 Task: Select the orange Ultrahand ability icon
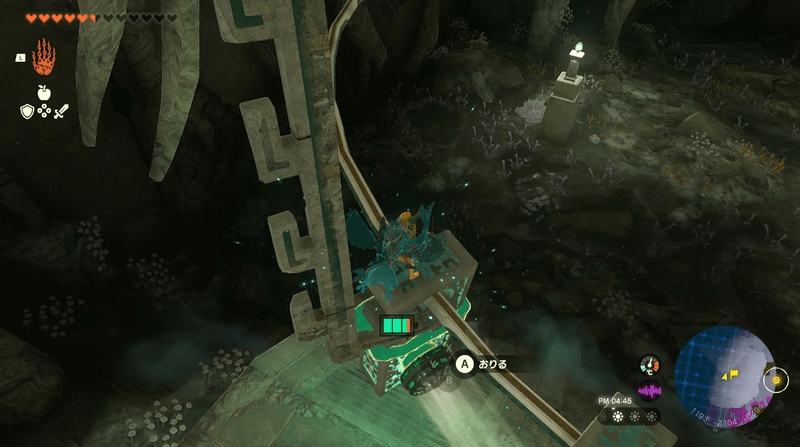point(45,57)
